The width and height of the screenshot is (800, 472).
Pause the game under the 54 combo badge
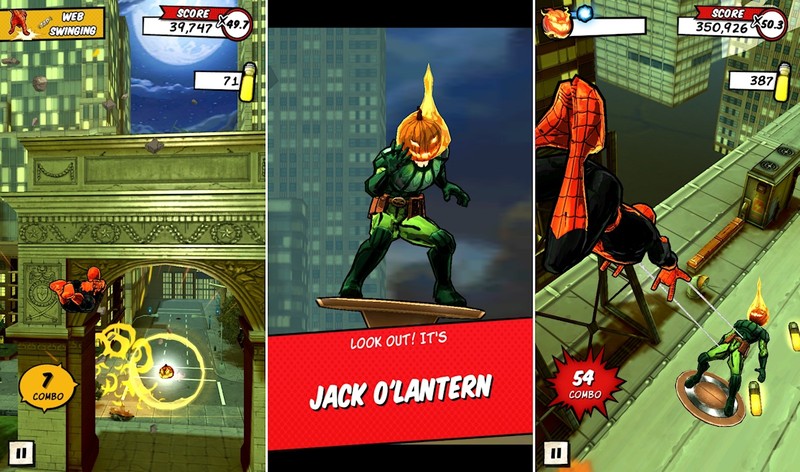(557, 453)
